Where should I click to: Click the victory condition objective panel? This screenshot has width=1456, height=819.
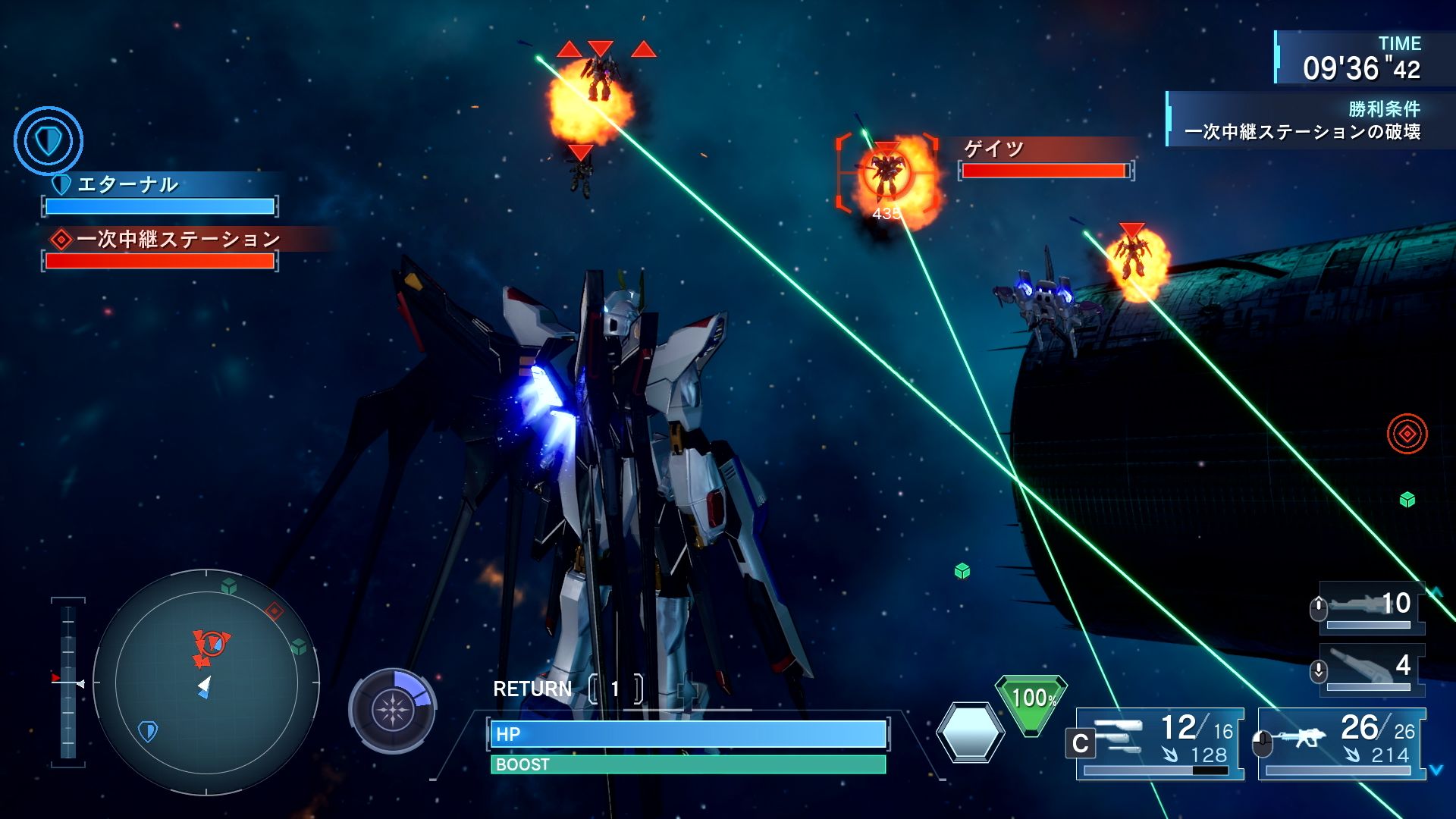1301,121
